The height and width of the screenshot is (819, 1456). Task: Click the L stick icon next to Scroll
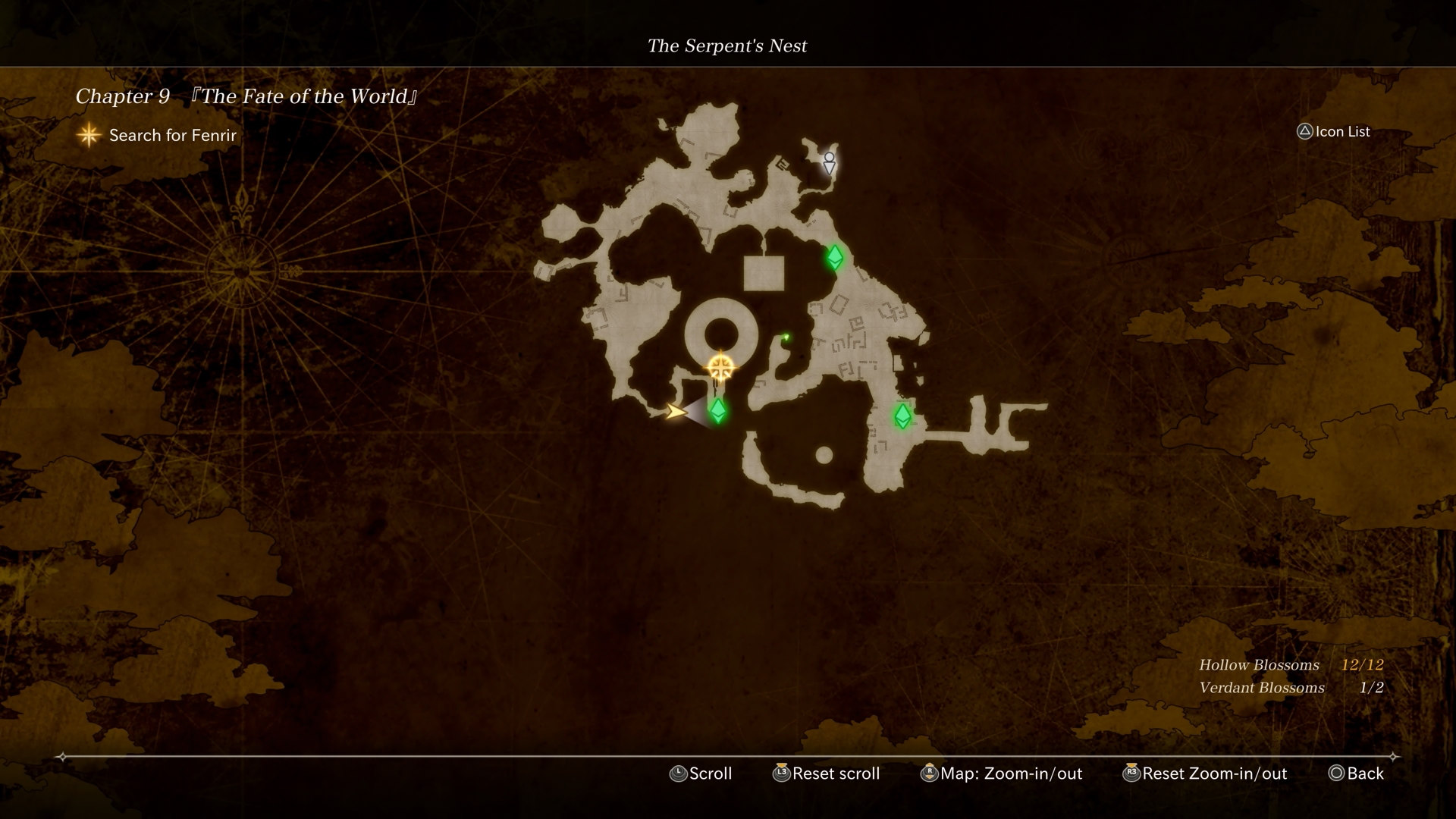pos(677,773)
